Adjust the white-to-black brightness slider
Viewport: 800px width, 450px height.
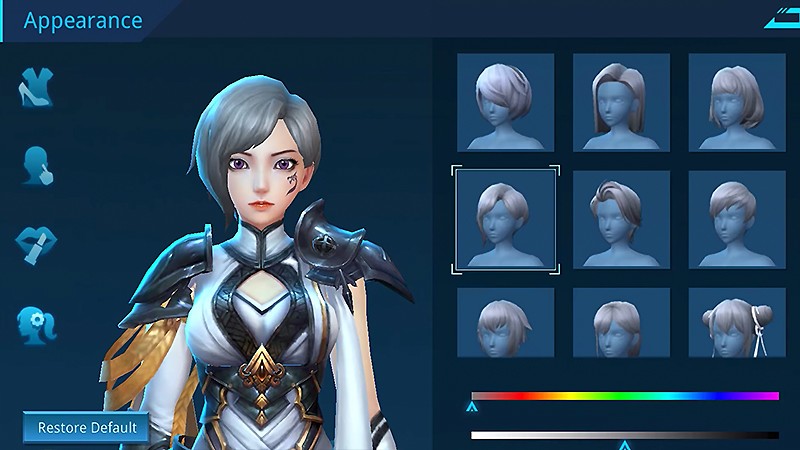[x=624, y=435]
